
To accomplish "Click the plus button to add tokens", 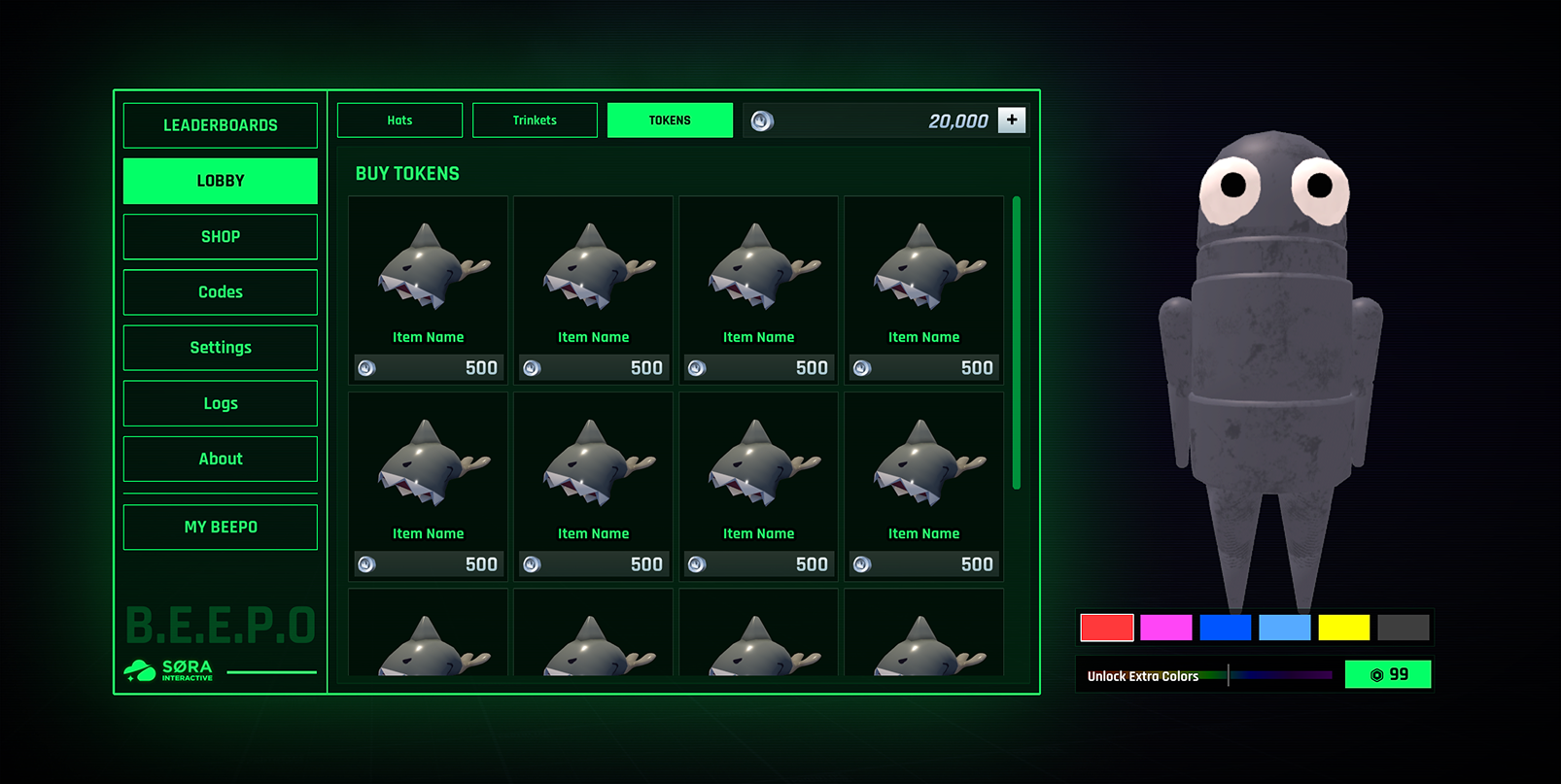I will pos(1012,119).
